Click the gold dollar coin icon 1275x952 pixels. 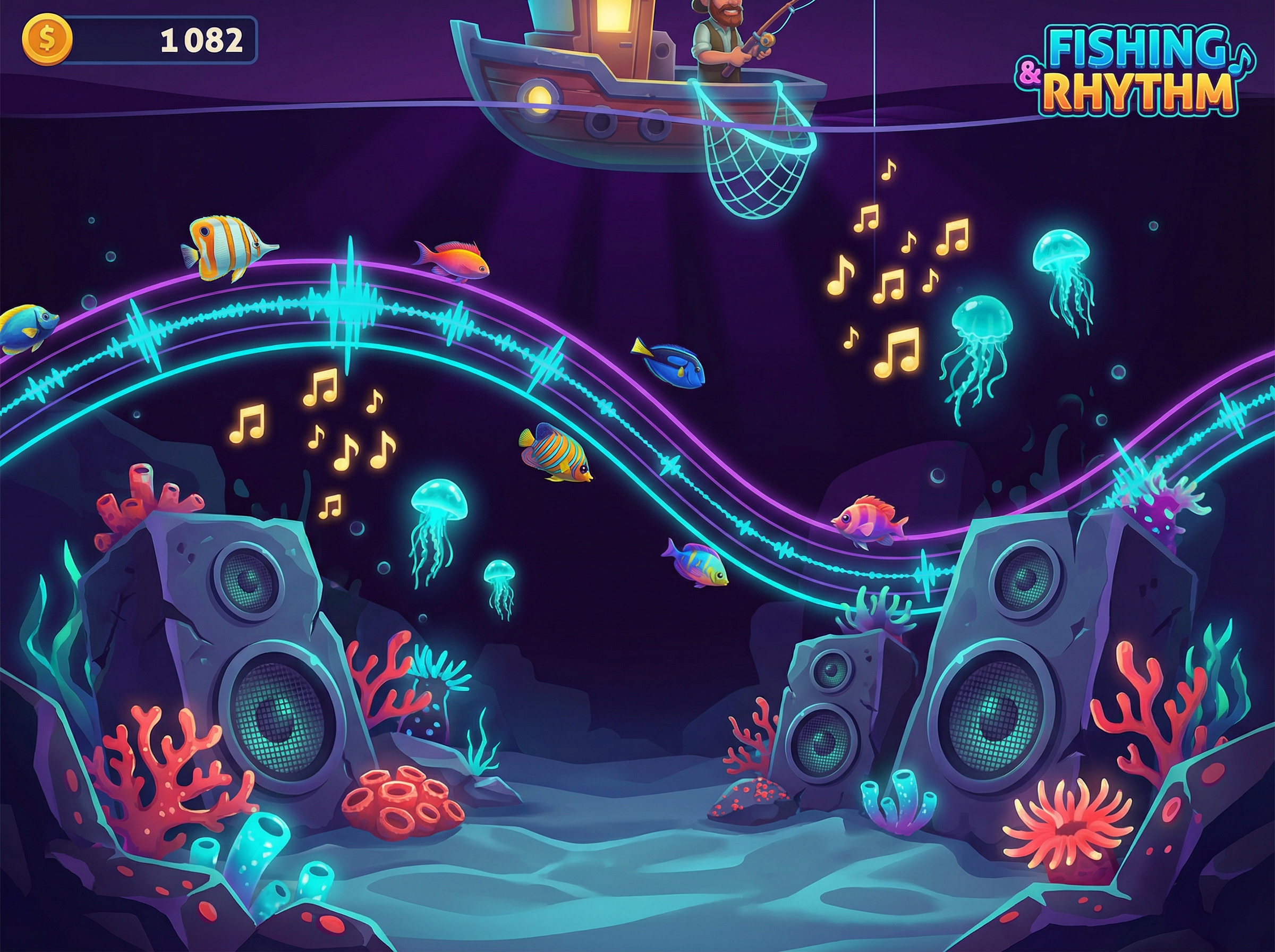coord(47,40)
